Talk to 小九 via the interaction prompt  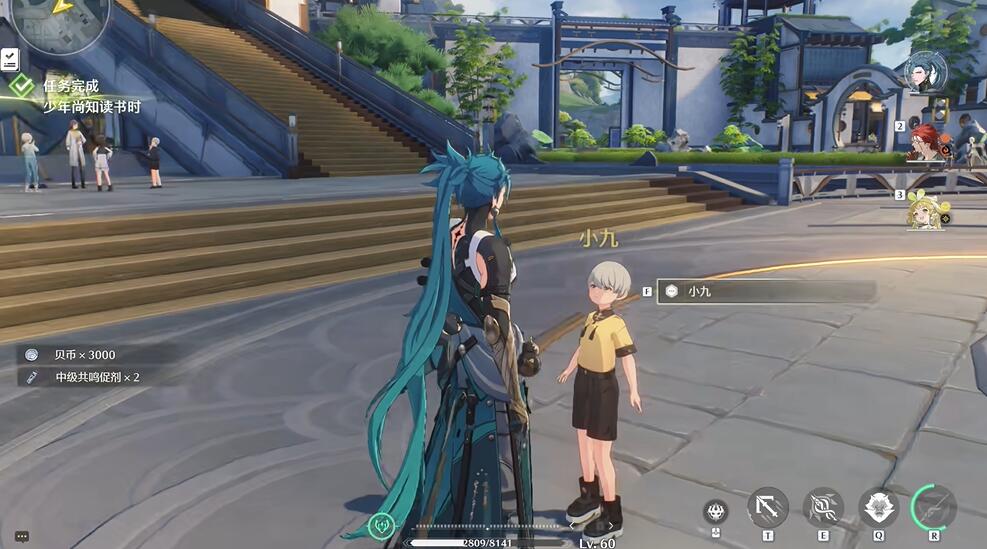[765, 291]
